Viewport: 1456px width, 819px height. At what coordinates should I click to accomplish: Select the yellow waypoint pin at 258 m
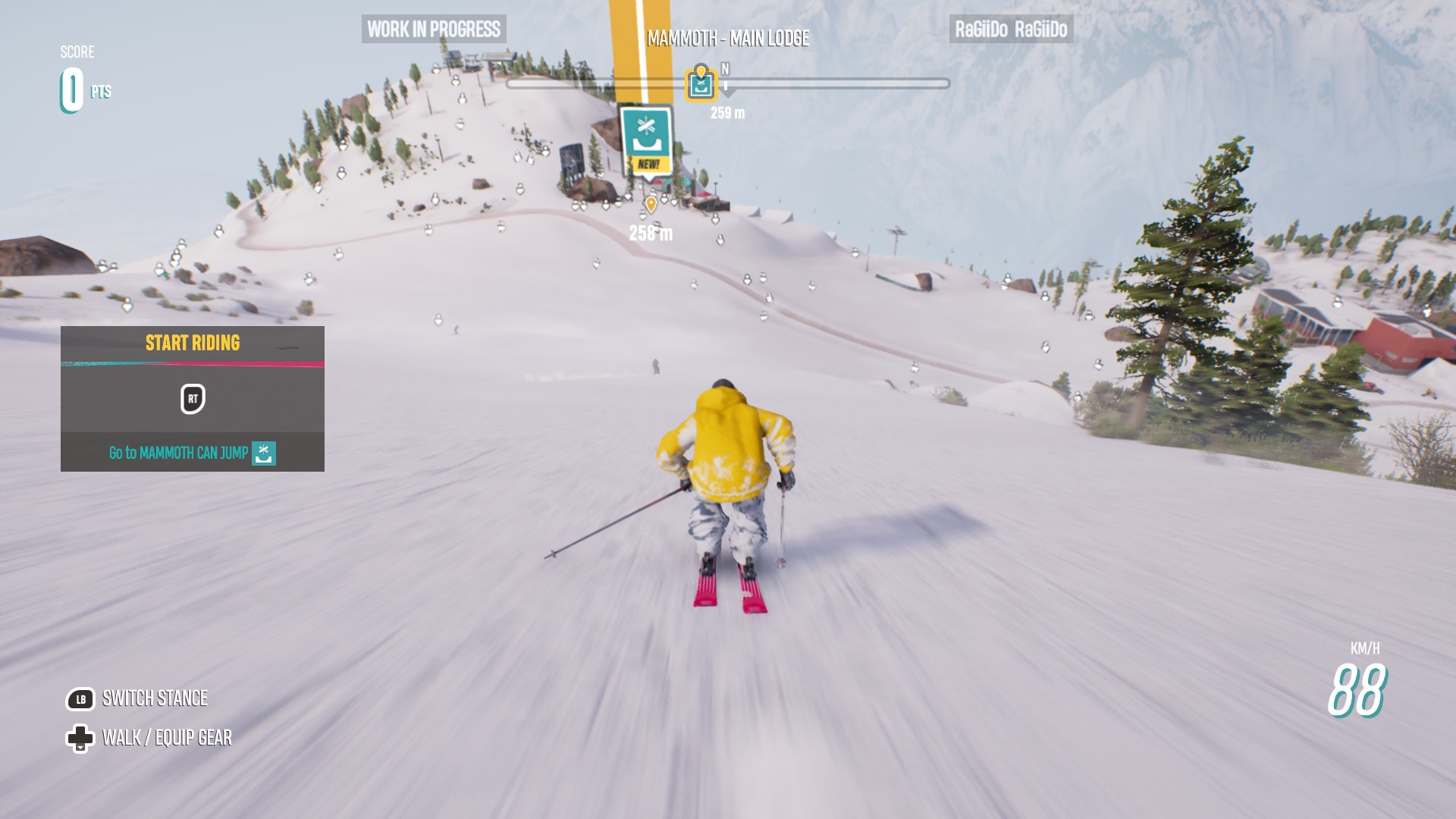point(651,204)
